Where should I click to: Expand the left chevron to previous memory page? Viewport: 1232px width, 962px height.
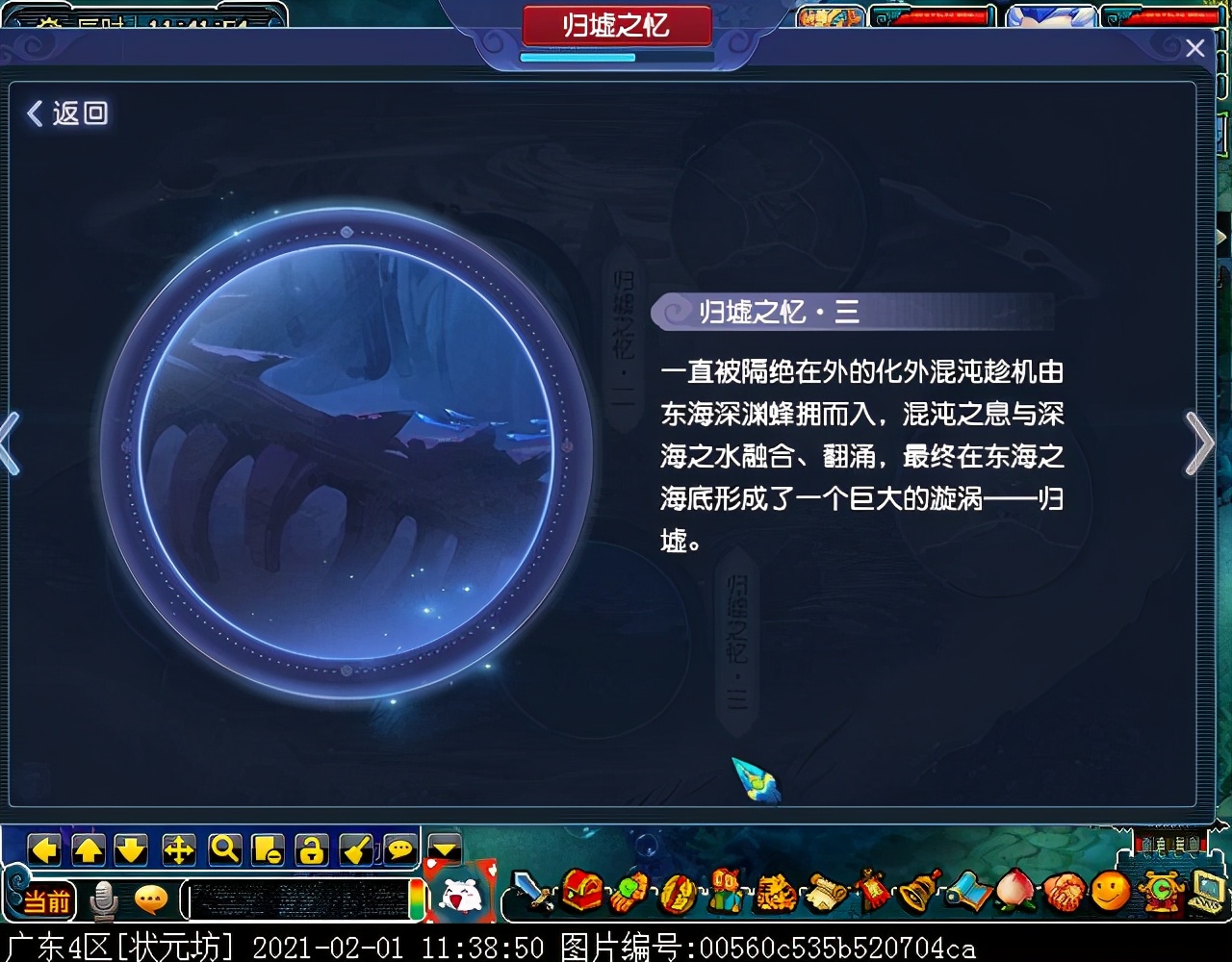pyautogui.click(x=10, y=443)
